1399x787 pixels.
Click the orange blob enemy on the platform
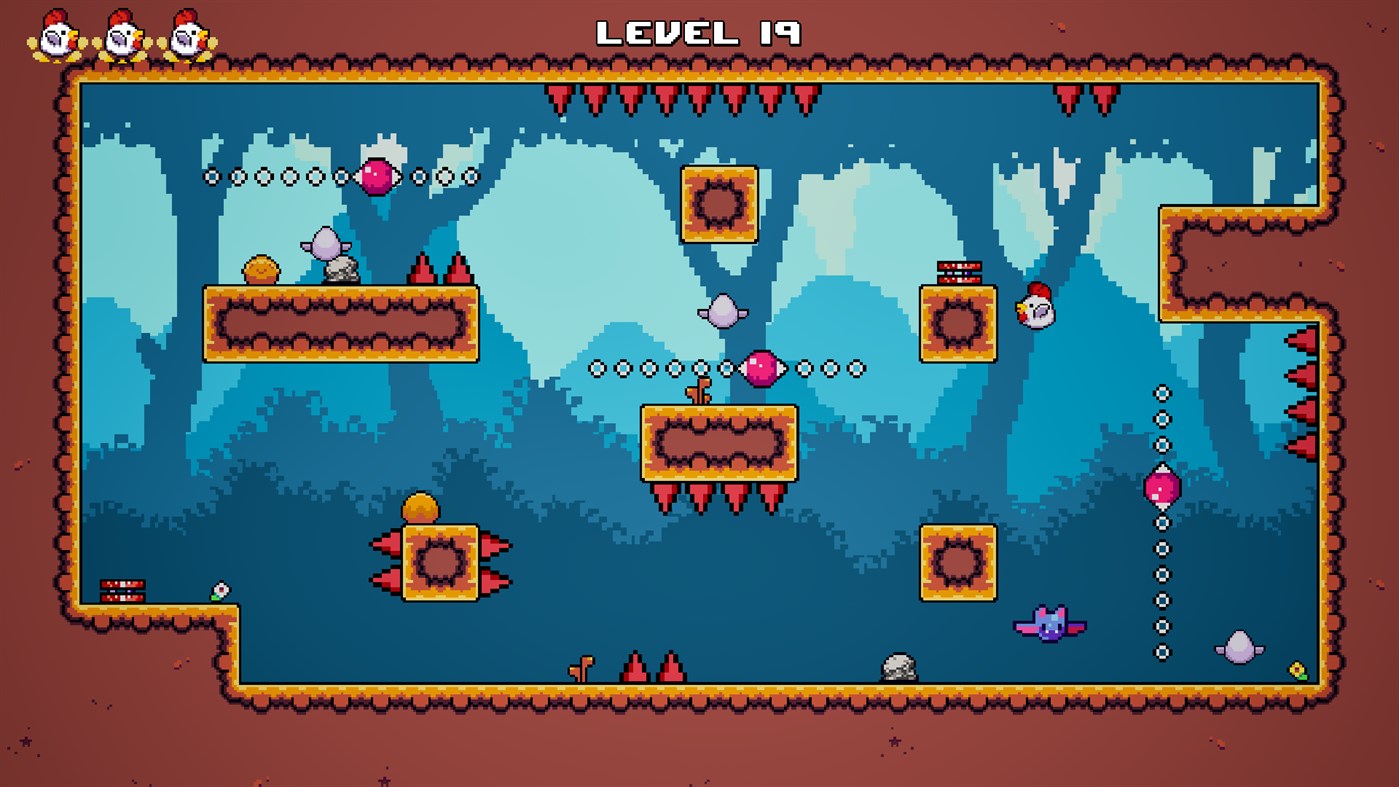tap(260, 268)
